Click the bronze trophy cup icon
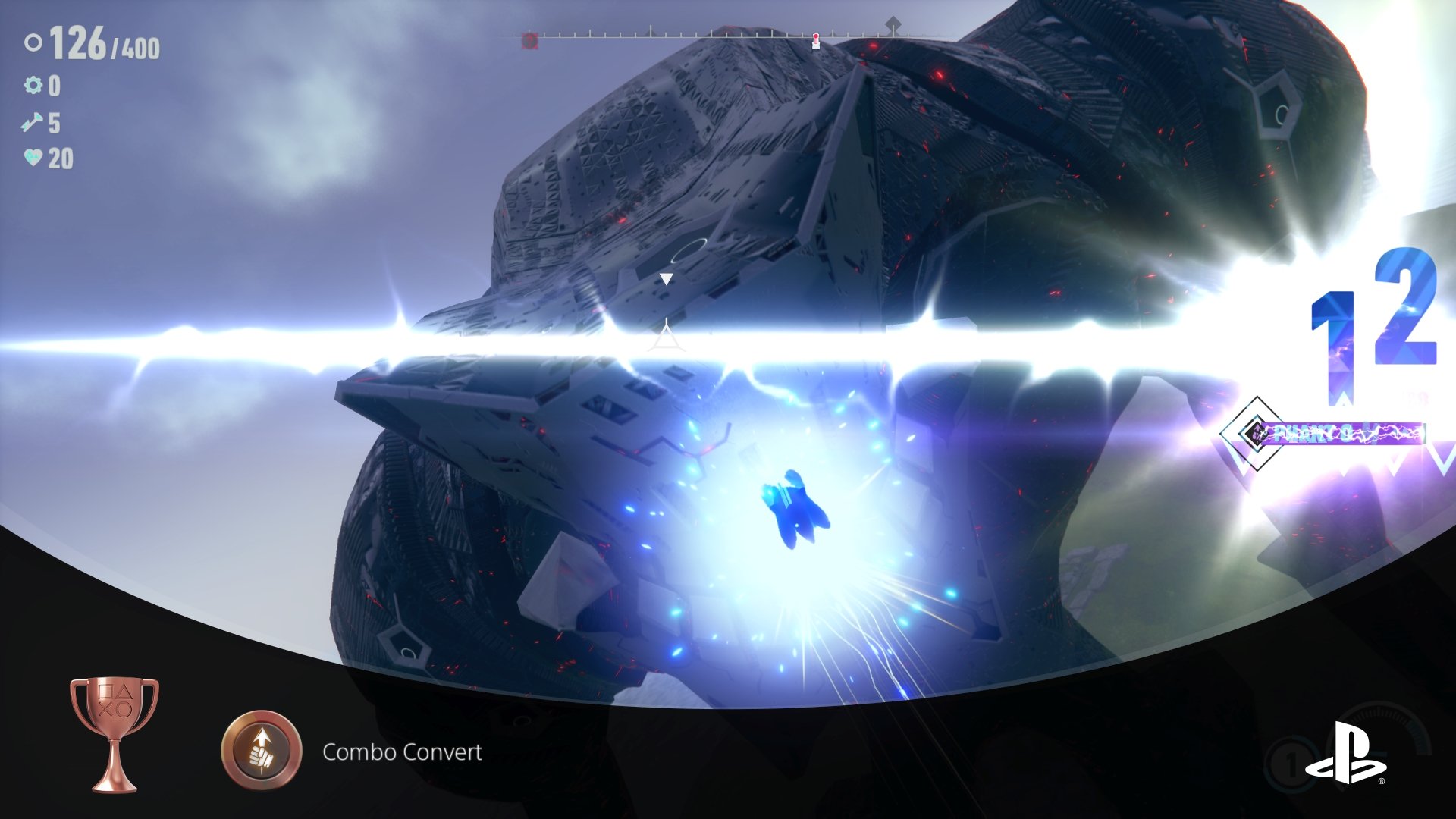The height and width of the screenshot is (819, 1456). click(x=115, y=733)
